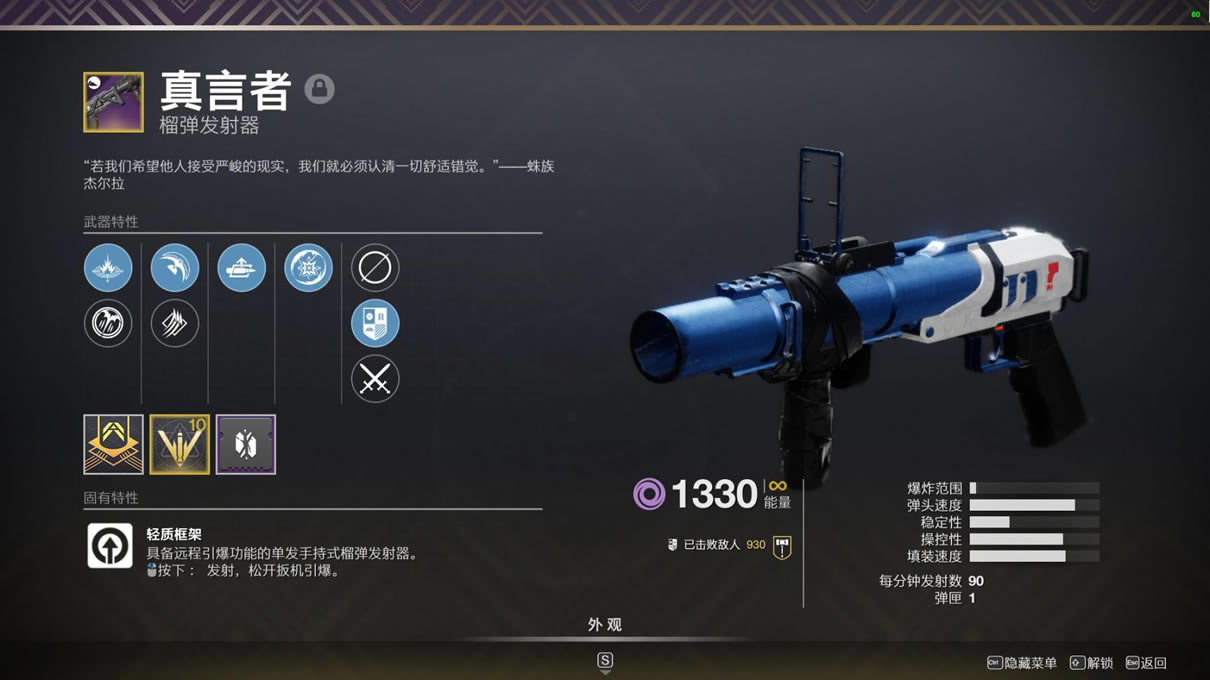Inspect the bullet-with-up-arrow perk

point(242,268)
